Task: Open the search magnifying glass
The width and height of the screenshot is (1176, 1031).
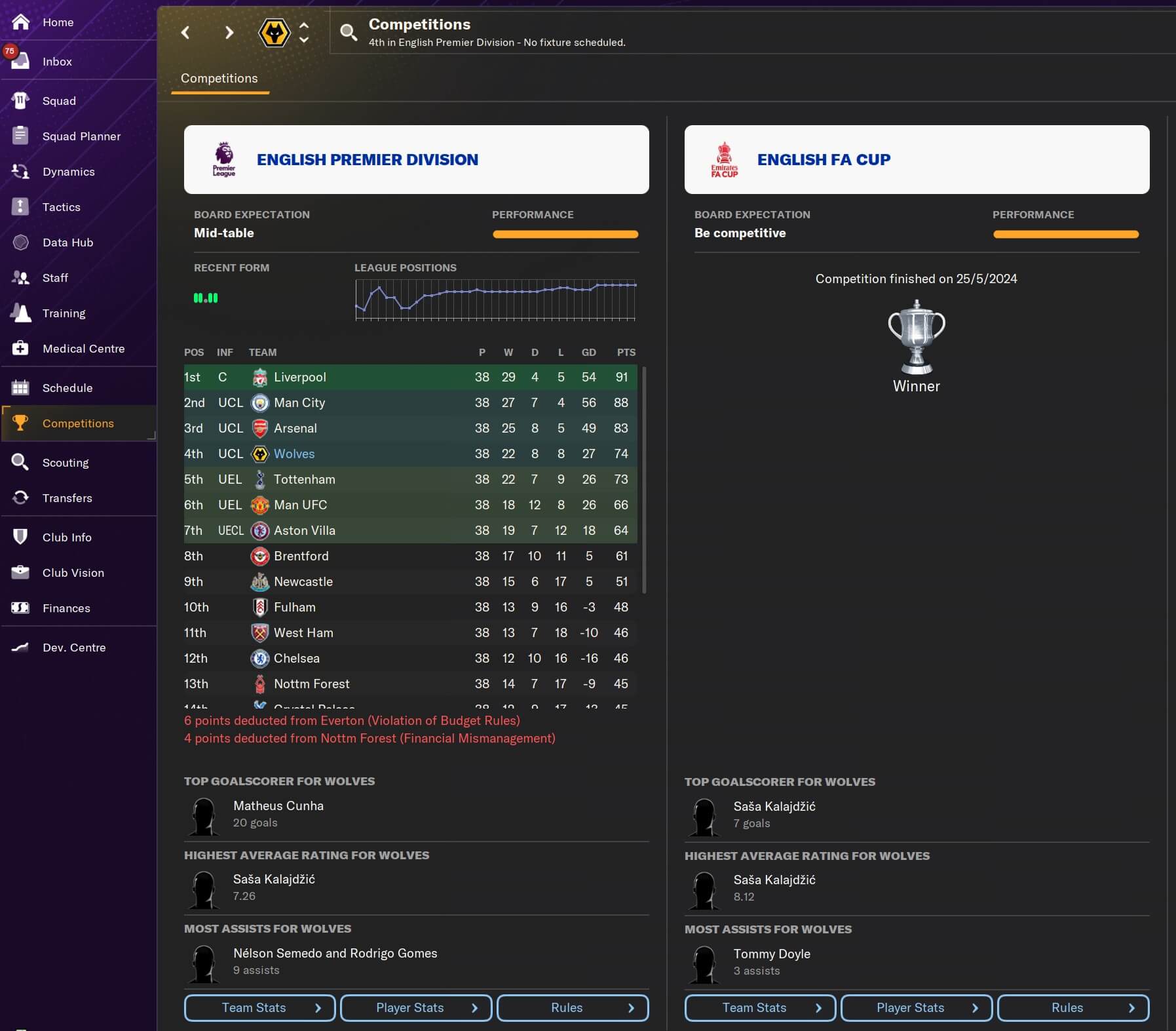Action: pos(349,32)
